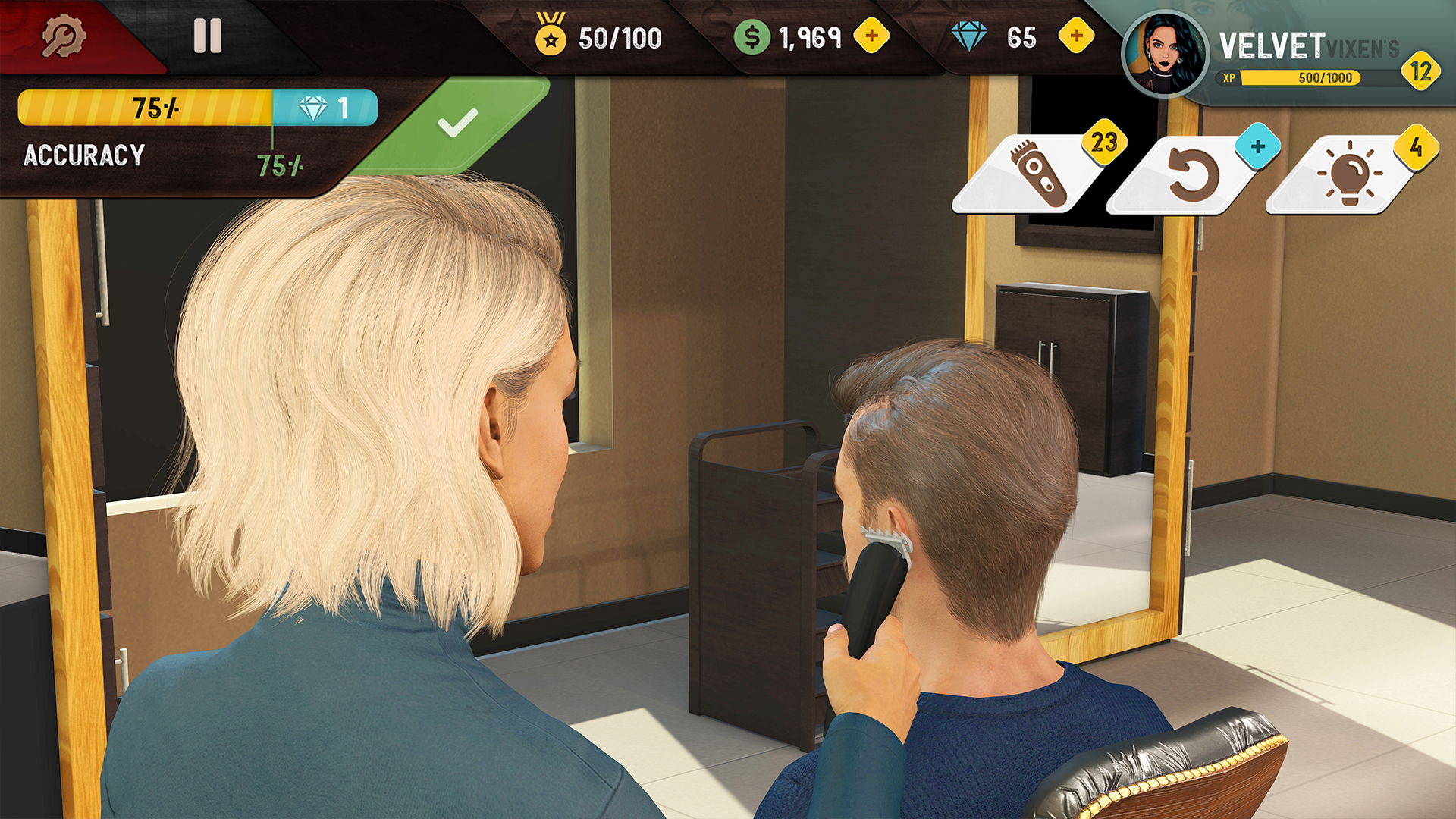This screenshot has width=1456, height=819.
Task: Select the hair clipper tool
Action: pos(1037,168)
